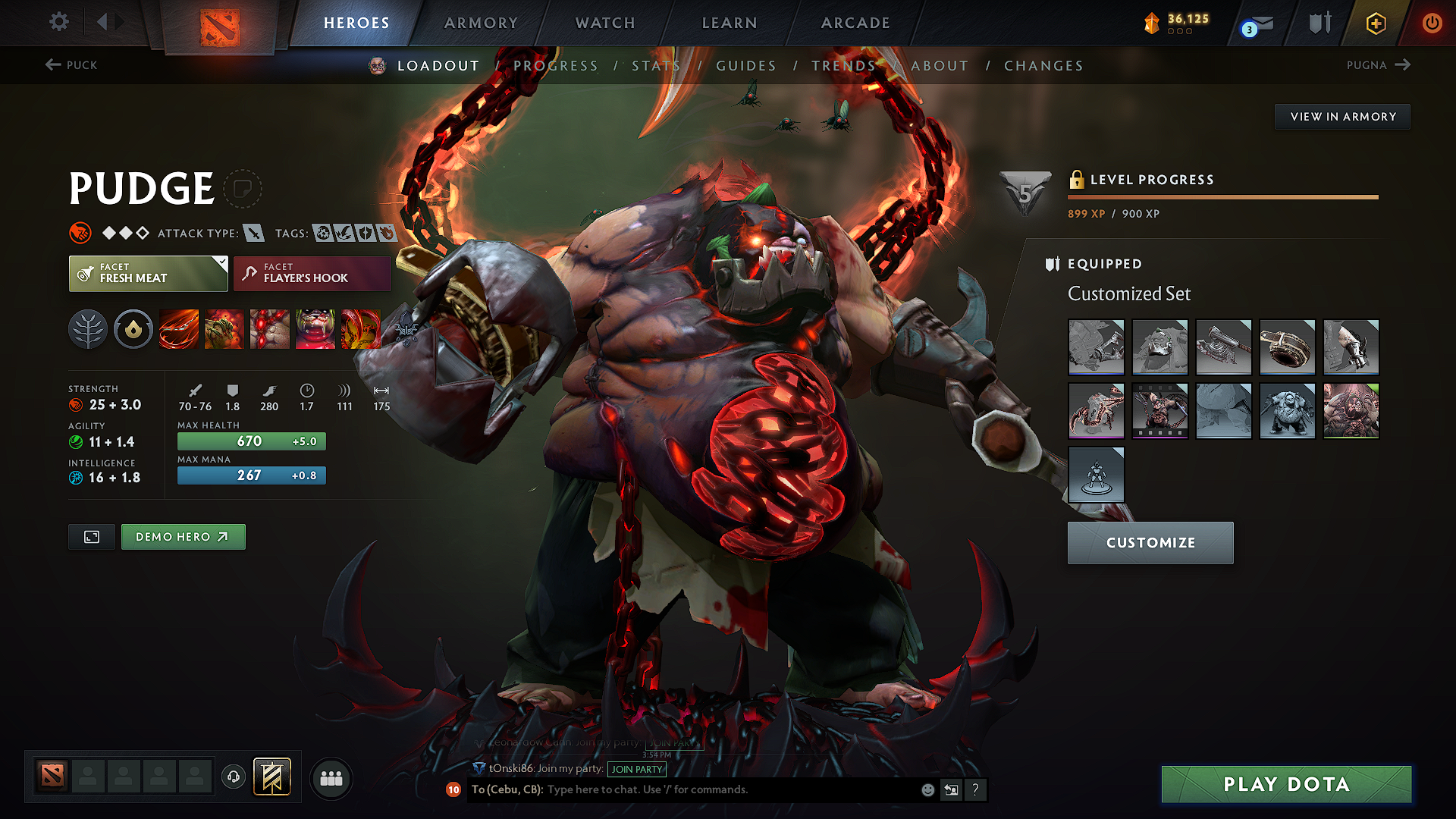The height and width of the screenshot is (819, 1456).
Task: Toggle the melee attack type filter icon
Action: point(254,233)
